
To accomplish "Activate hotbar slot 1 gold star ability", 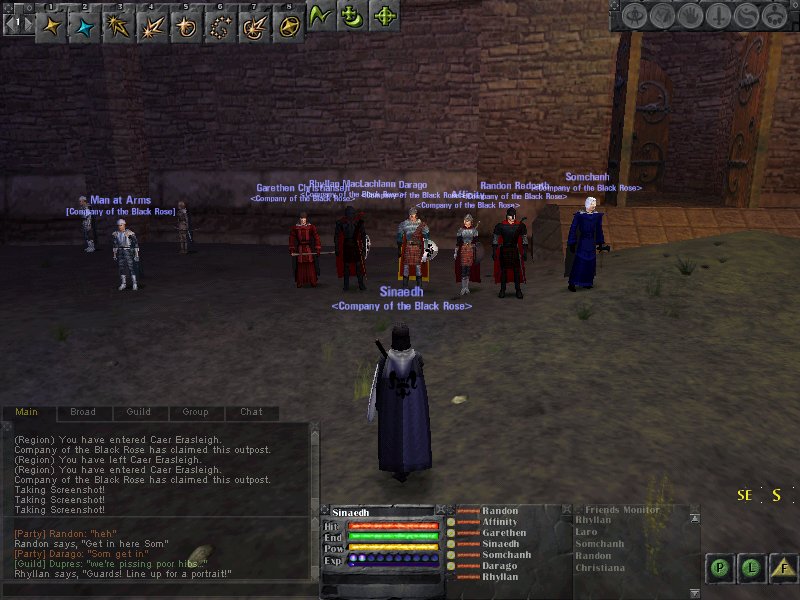I will pos(51,25).
